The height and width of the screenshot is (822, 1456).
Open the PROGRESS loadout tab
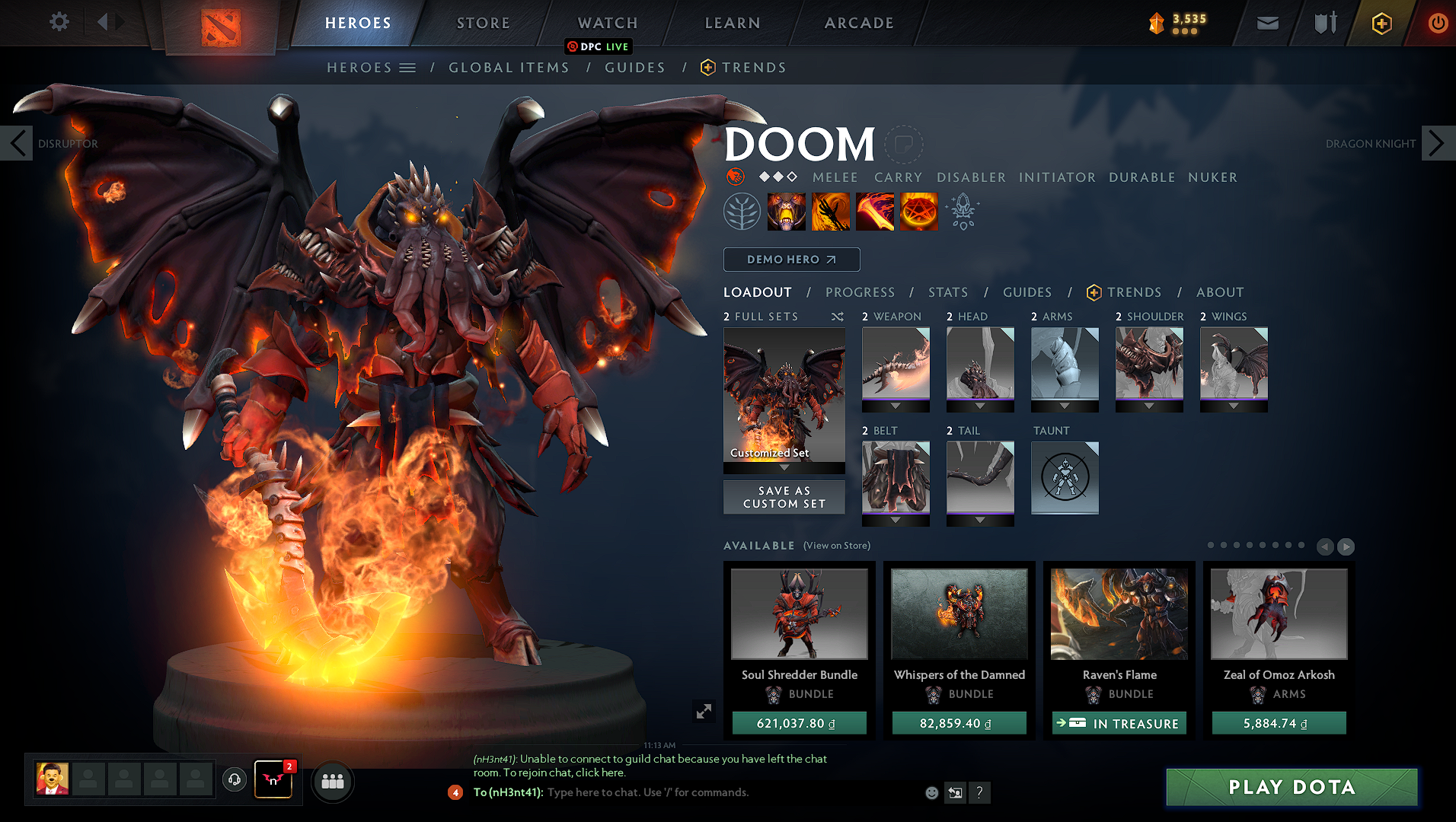tap(861, 292)
